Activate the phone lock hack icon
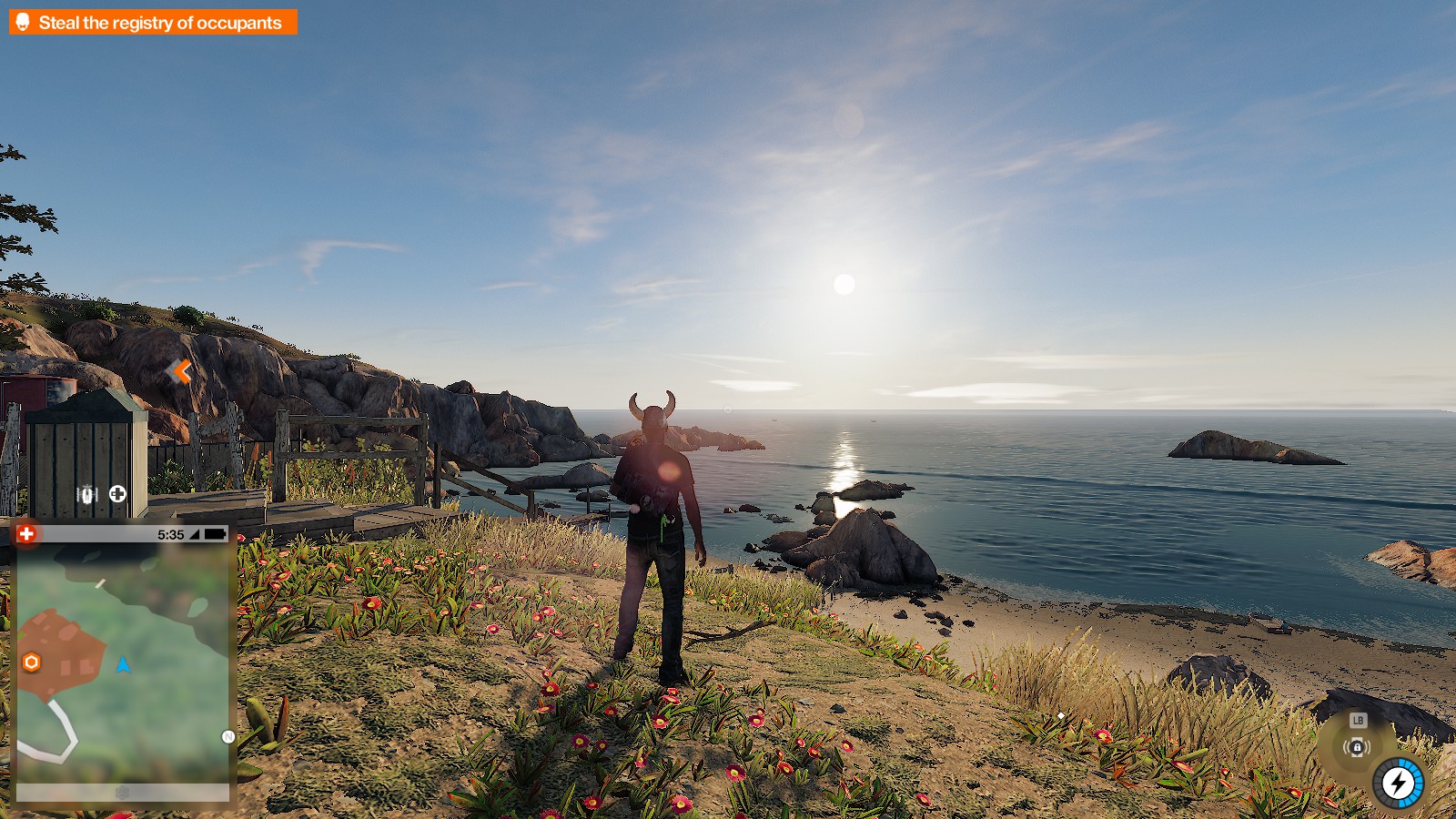The width and height of the screenshot is (1456, 819). [1357, 747]
